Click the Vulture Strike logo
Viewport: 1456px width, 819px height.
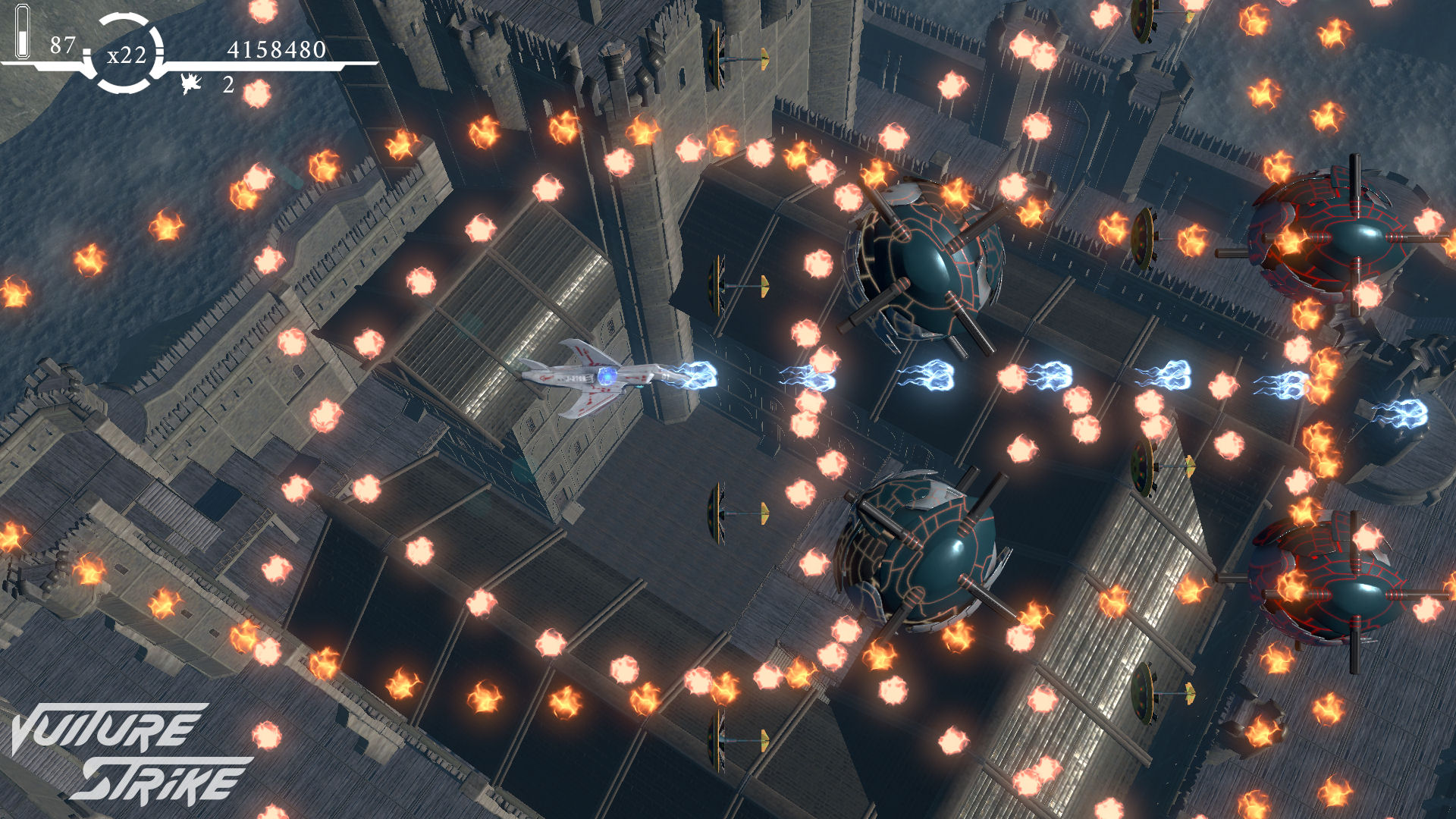click(x=129, y=752)
